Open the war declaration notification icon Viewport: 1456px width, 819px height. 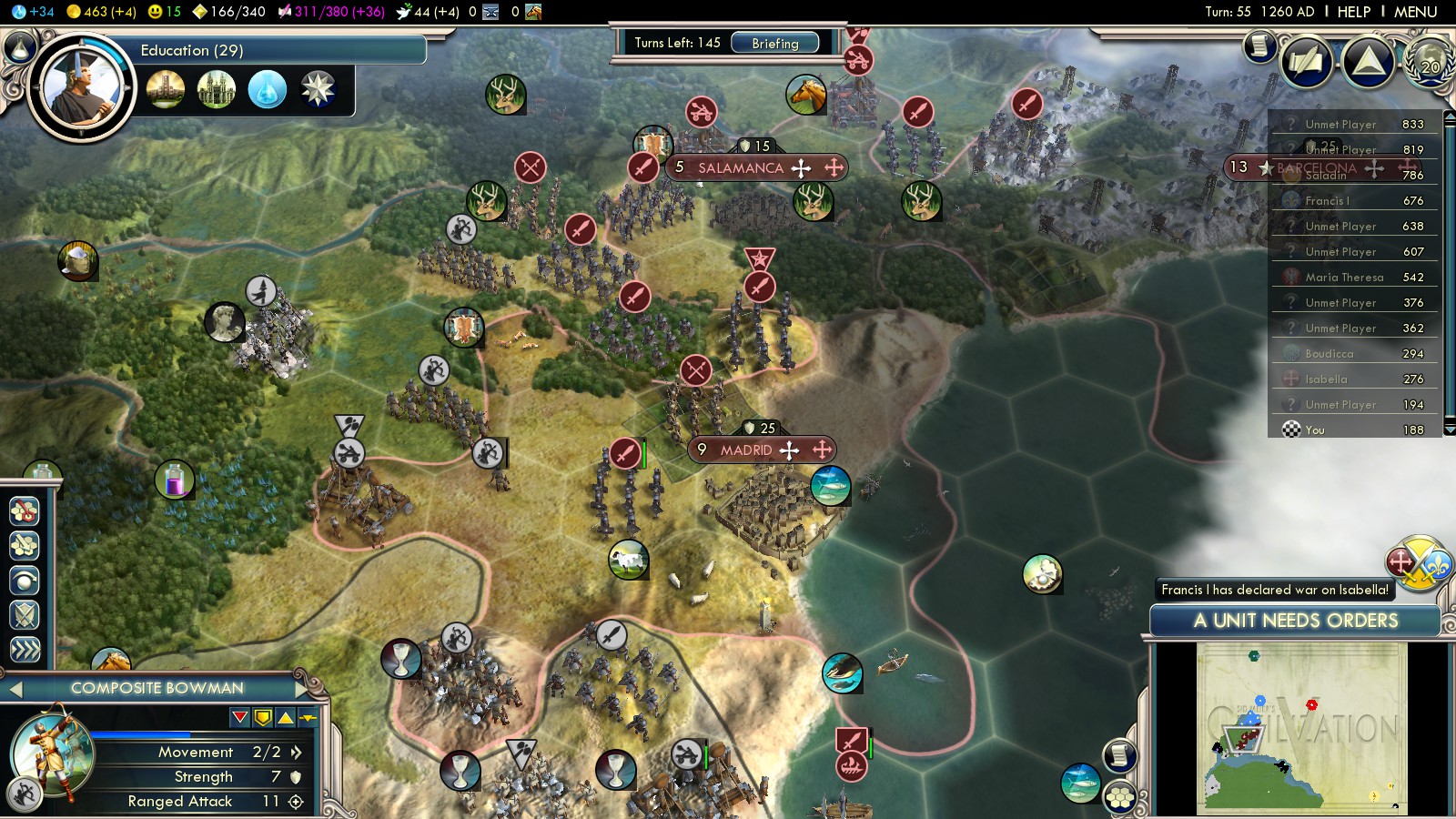point(1417,563)
